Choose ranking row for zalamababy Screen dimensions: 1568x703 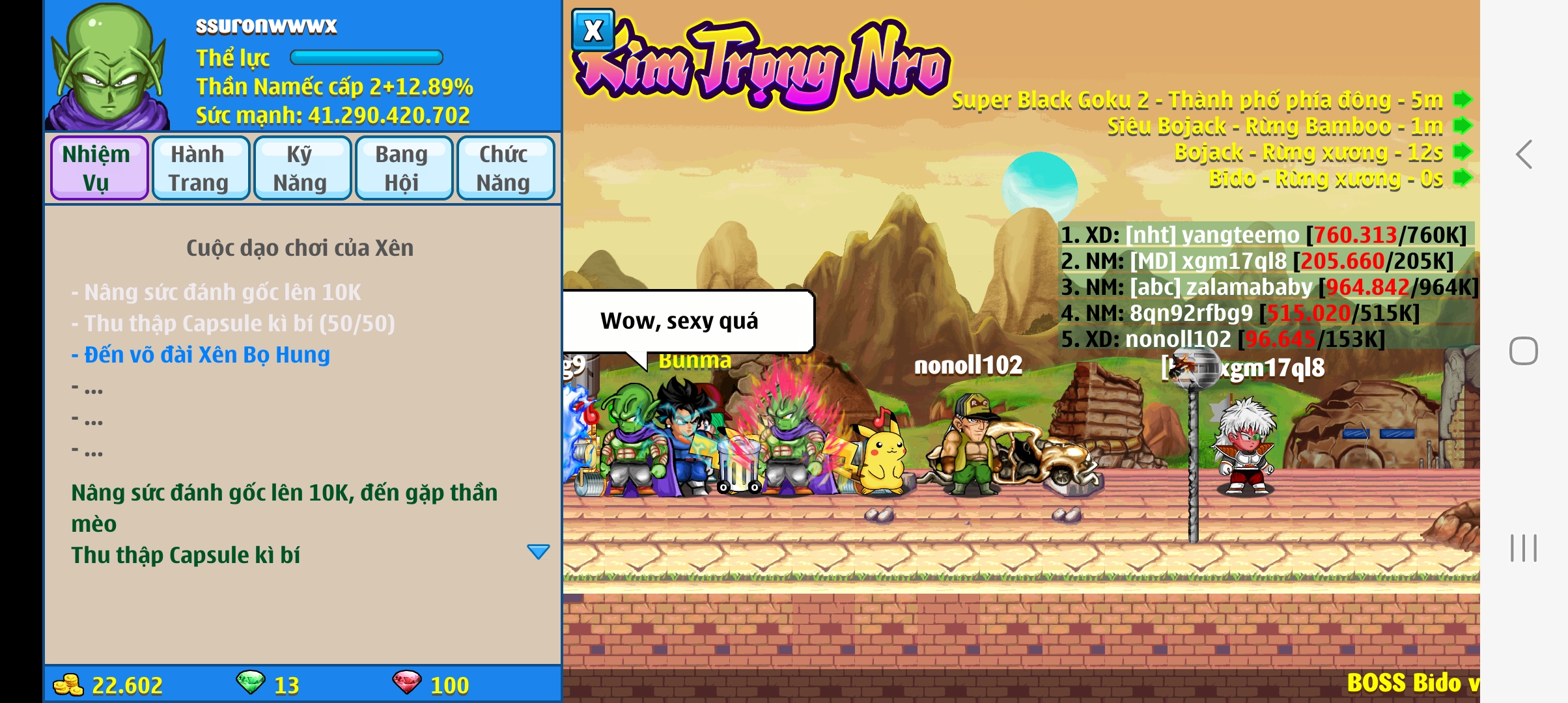1268,287
